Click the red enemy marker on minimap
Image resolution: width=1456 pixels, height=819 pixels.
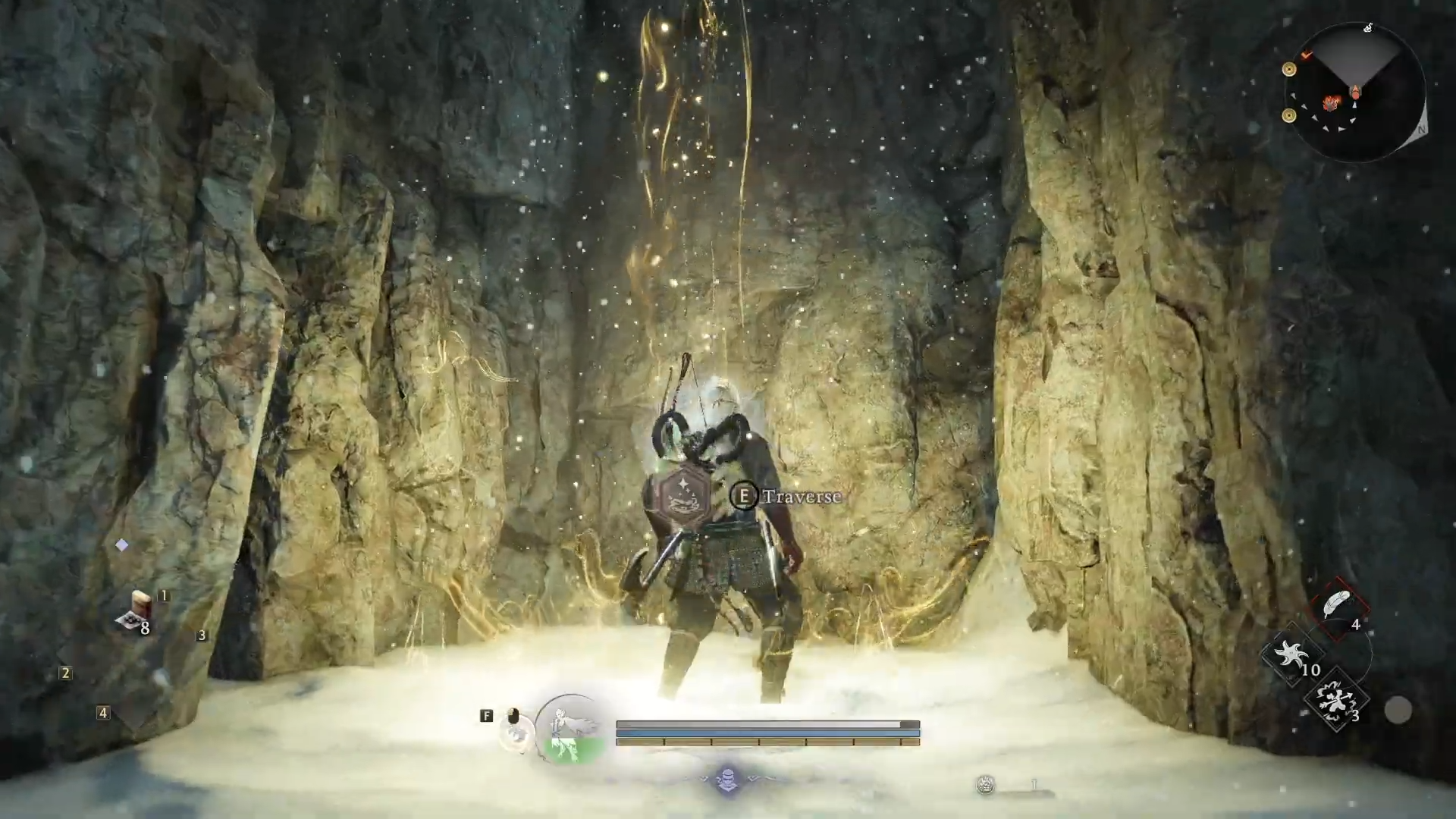(x=1331, y=102)
